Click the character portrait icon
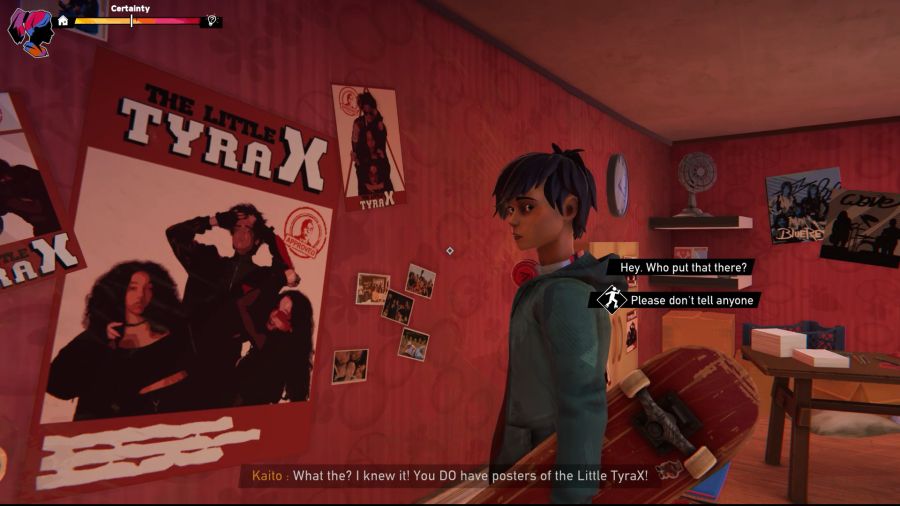 click(x=29, y=31)
